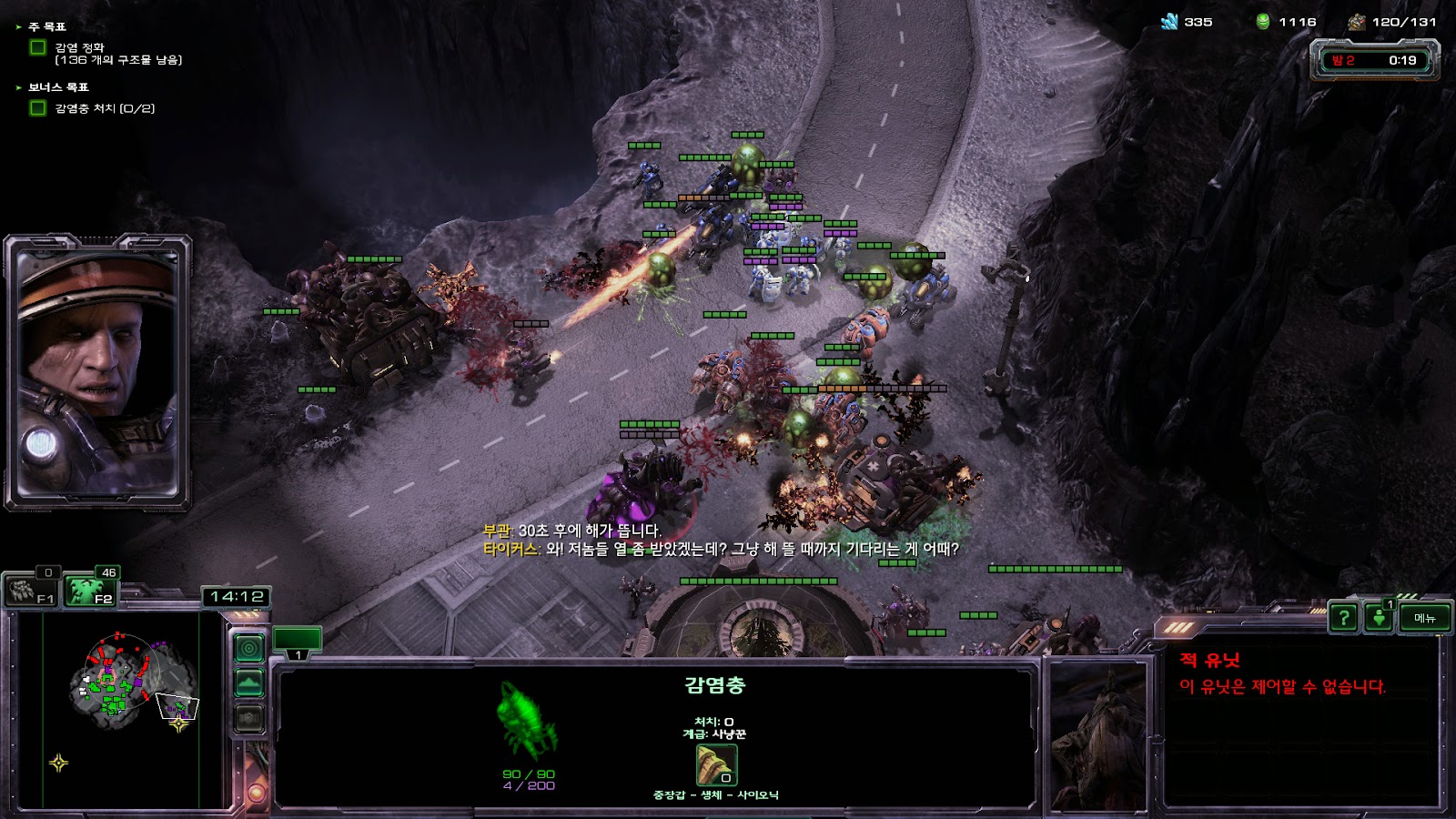Click the kill Infestors bonus objective entry

[104, 108]
